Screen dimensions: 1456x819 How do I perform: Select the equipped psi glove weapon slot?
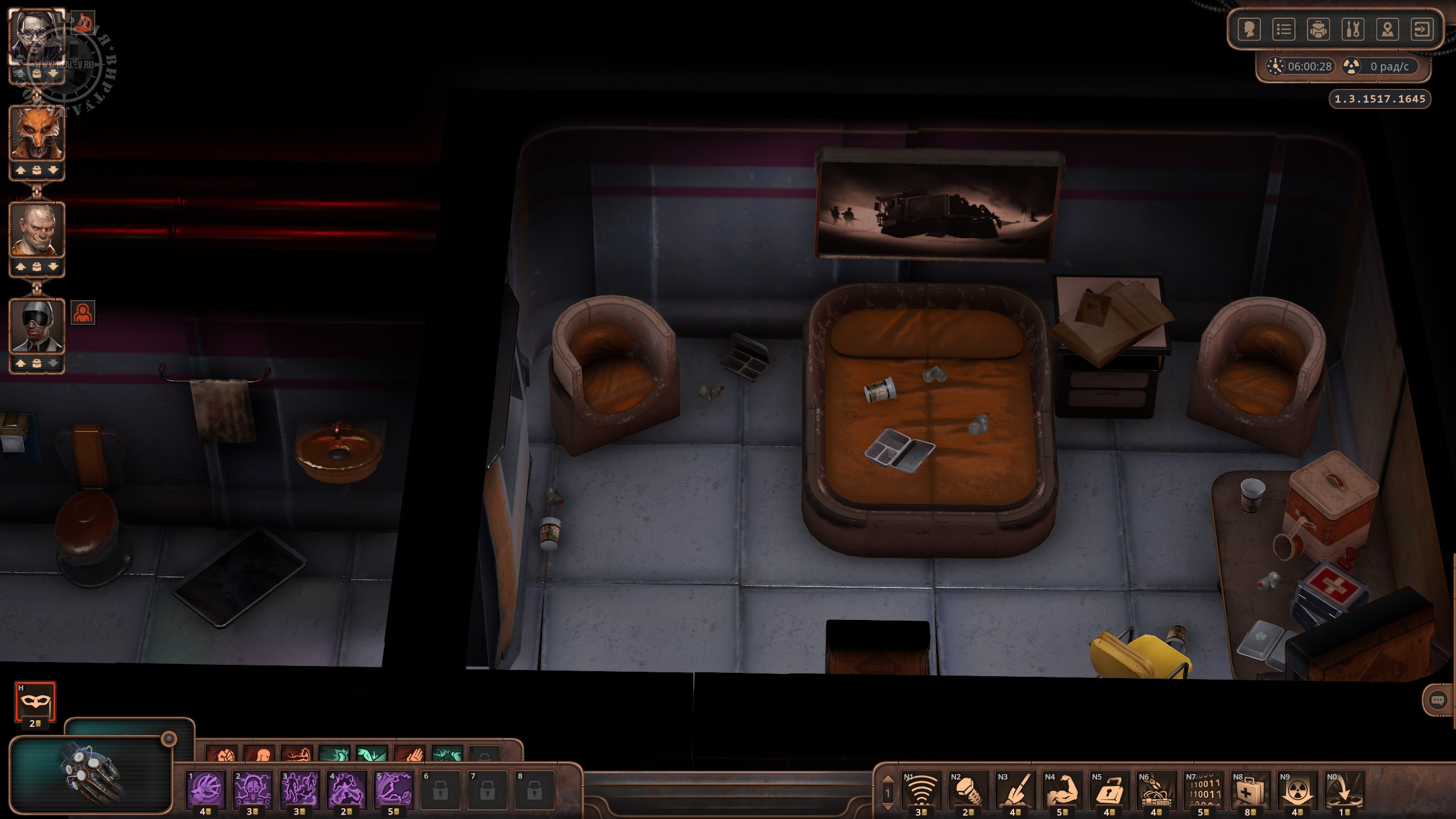91,775
